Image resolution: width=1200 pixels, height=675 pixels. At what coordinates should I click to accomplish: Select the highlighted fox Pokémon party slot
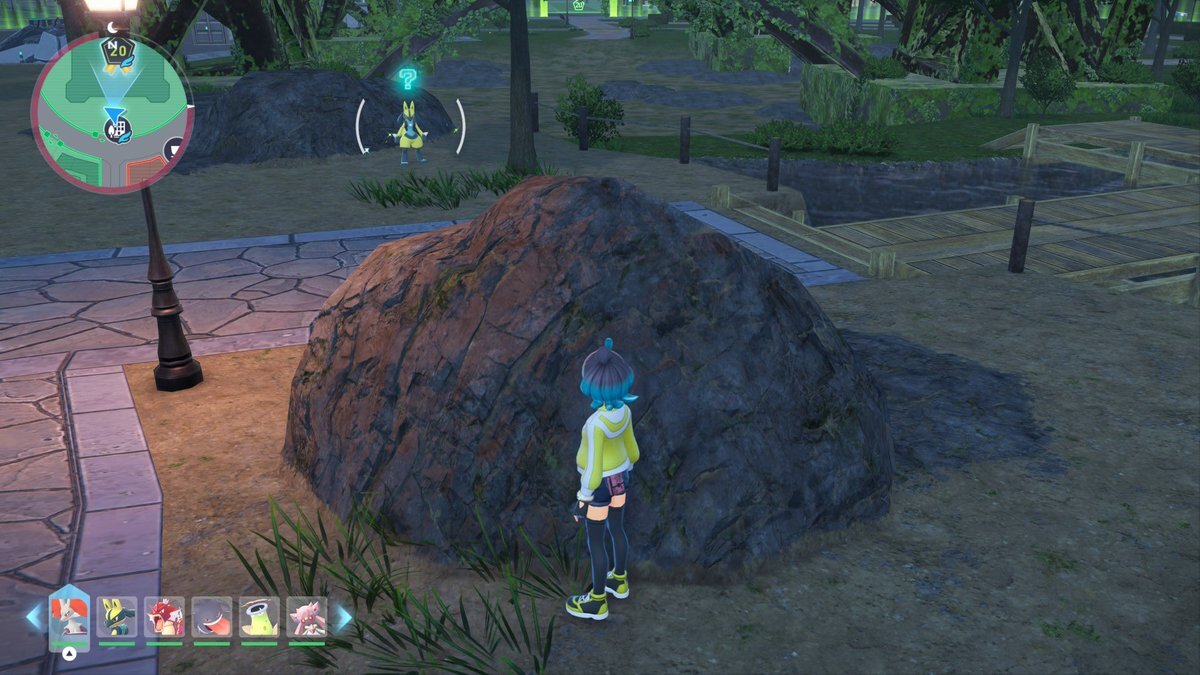tap(69, 618)
